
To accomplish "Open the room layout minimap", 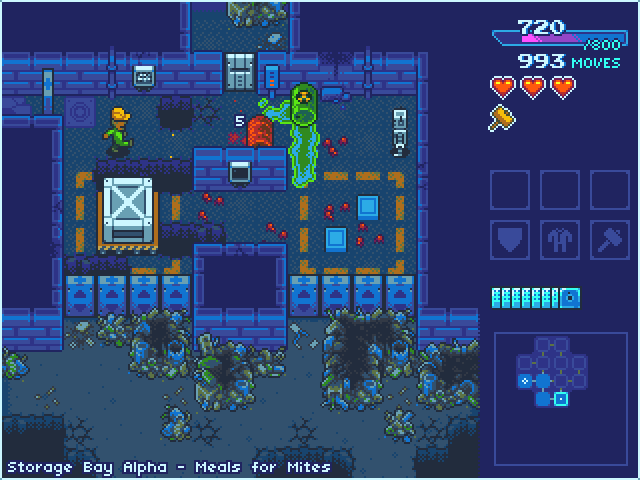I will coord(559,386).
